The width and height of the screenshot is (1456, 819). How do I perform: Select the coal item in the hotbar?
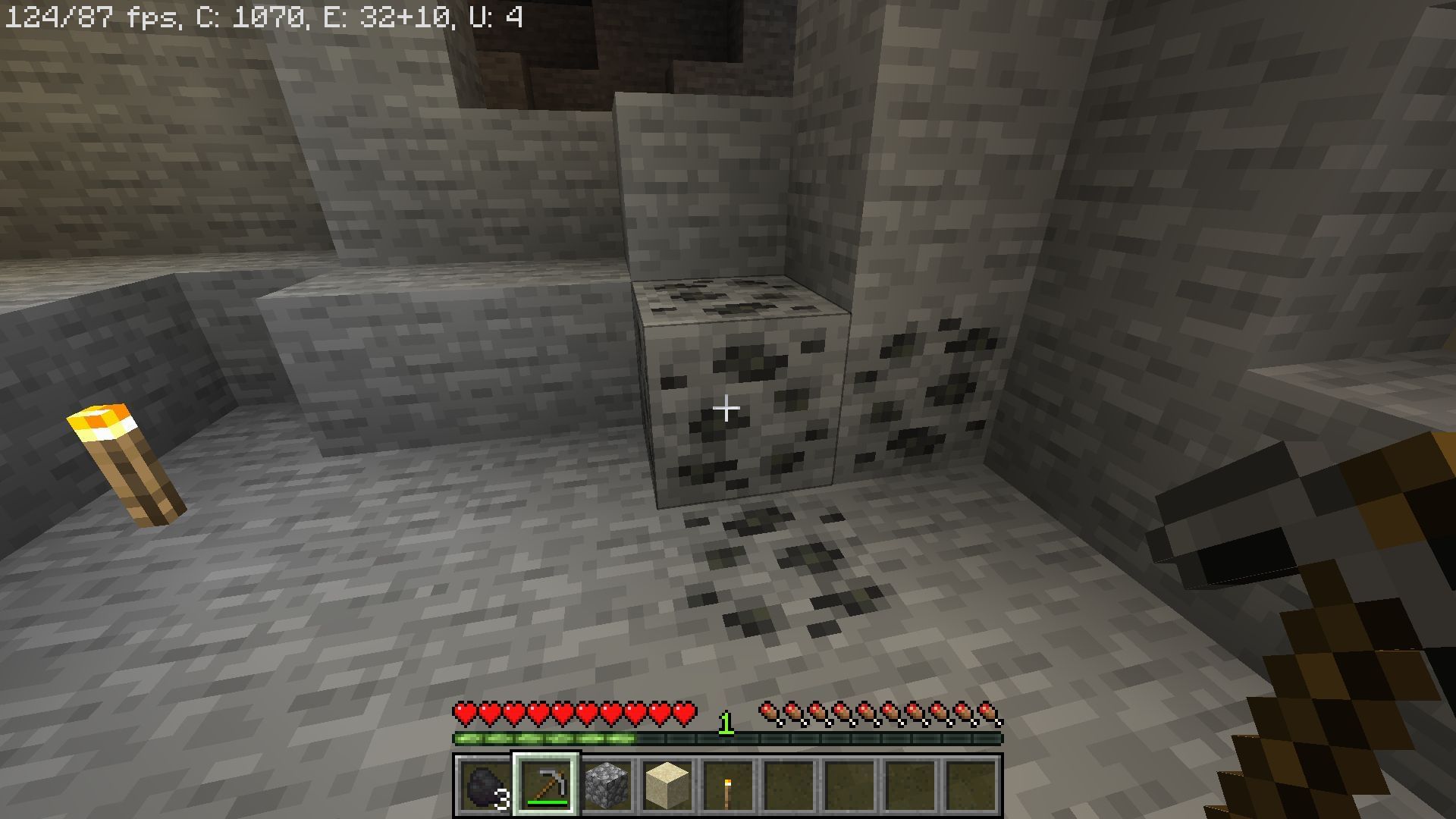pyautogui.click(x=483, y=786)
